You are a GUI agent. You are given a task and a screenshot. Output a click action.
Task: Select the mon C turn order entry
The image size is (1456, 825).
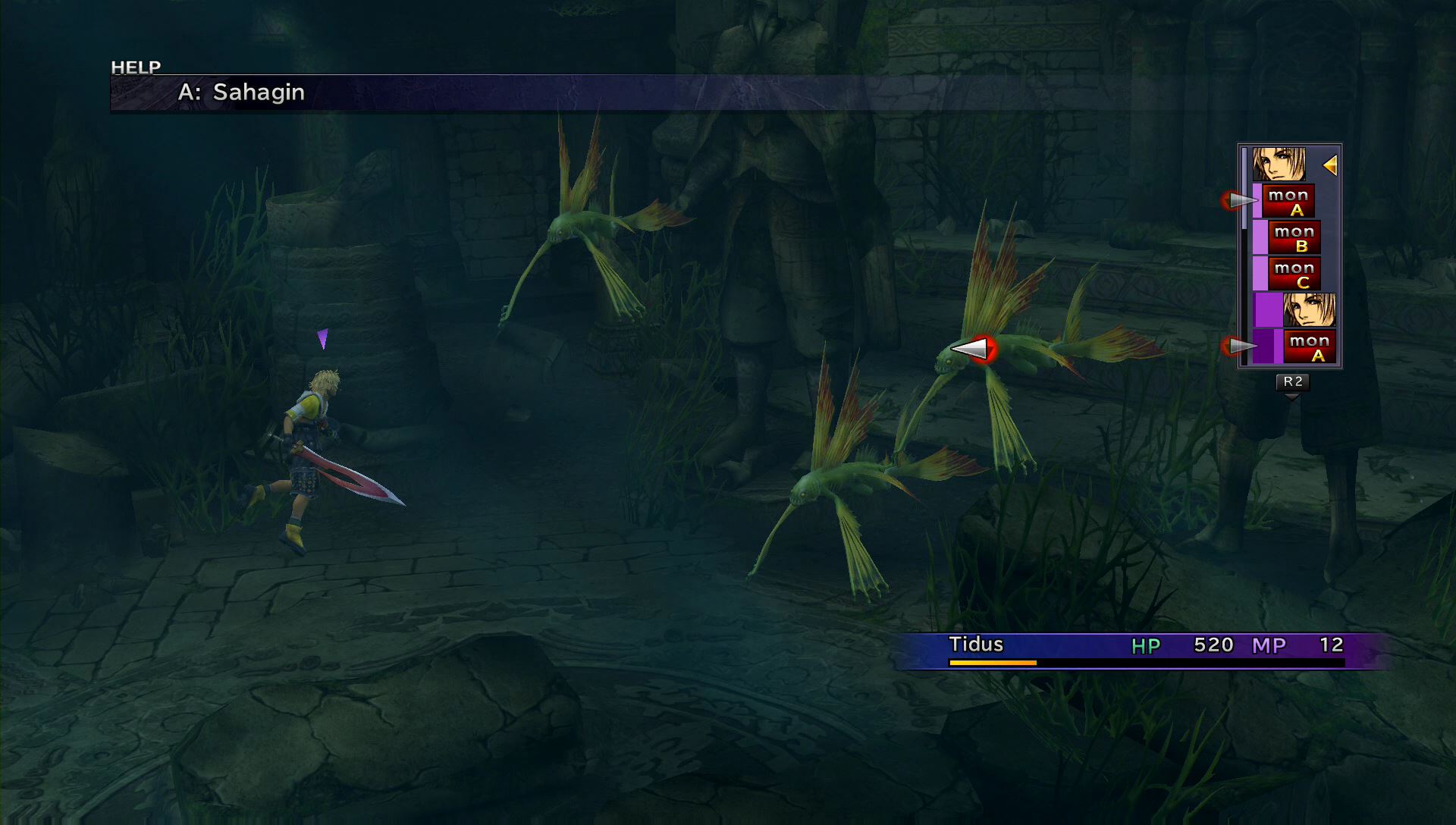click(x=1294, y=274)
